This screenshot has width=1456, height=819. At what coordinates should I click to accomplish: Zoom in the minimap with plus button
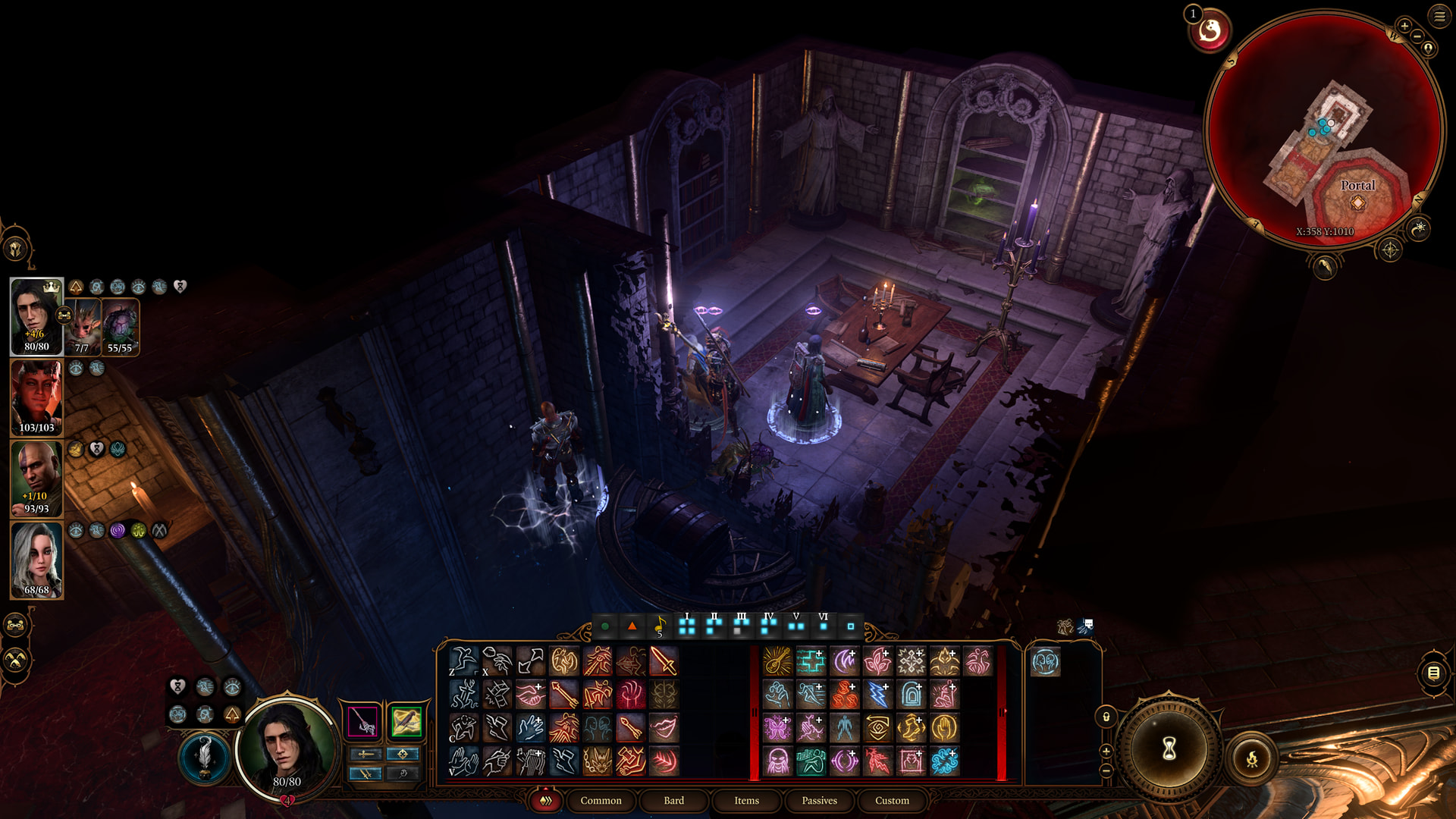point(1404,27)
